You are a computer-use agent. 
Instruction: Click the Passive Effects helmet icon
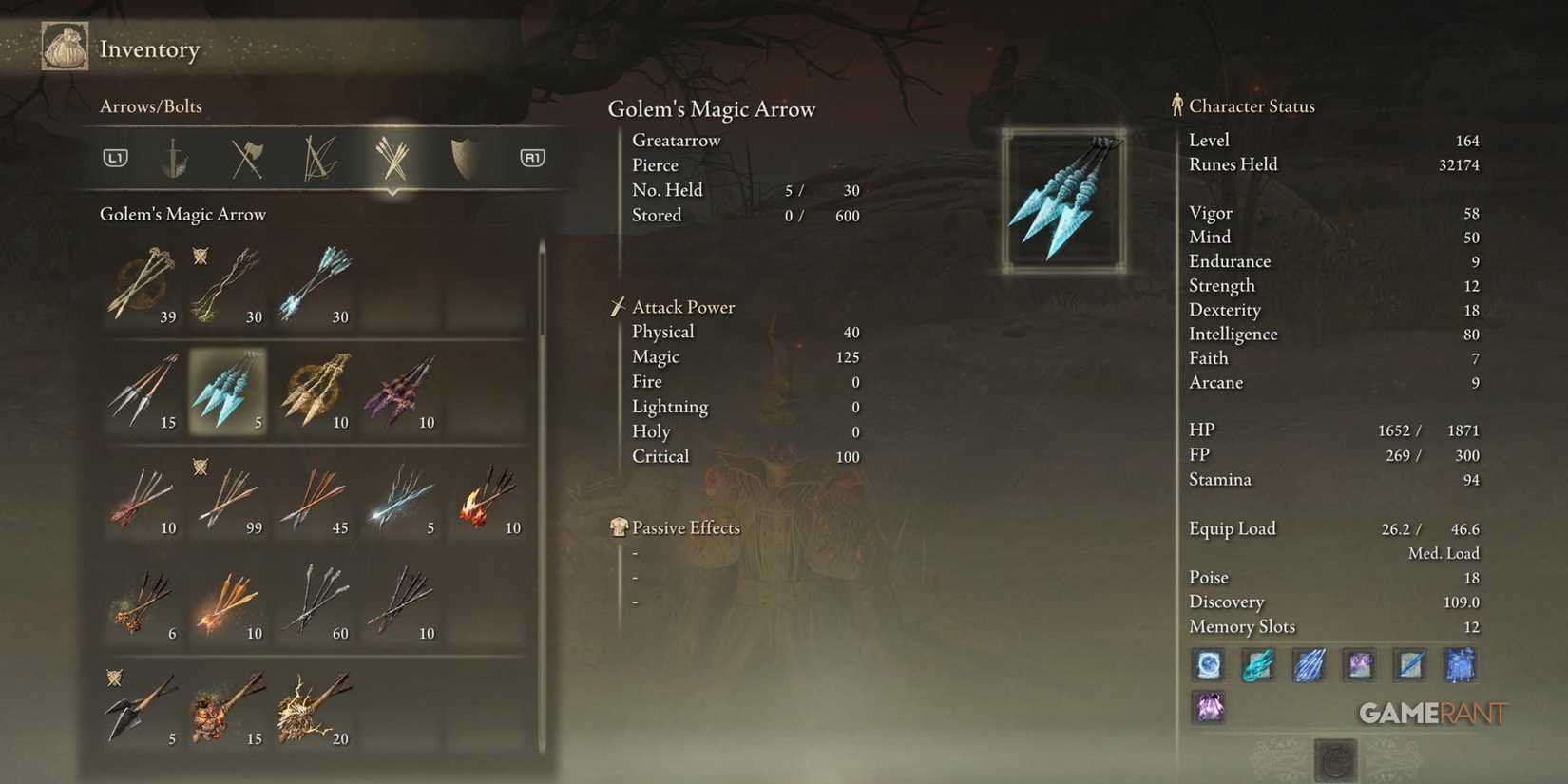point(619,526)
